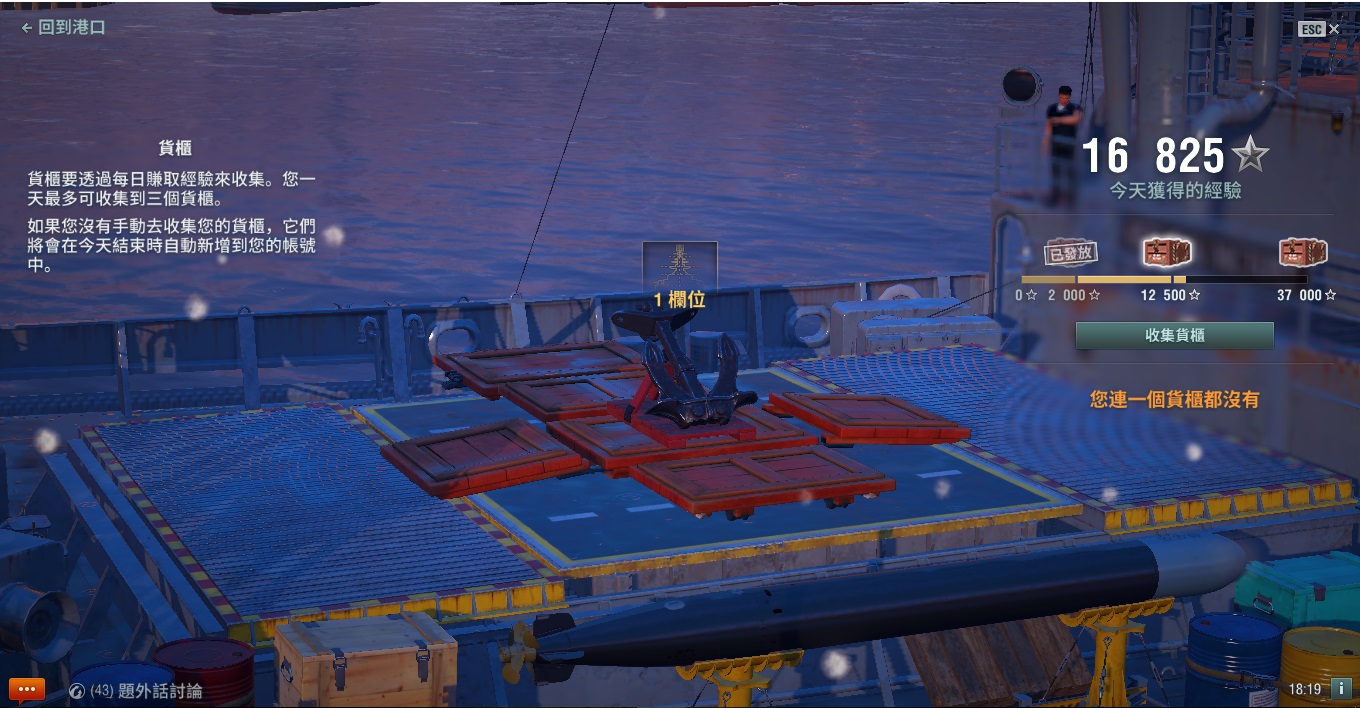Select the 1 欄位 container slot icon
This screenshot has width=1360, height=708.
coord(680,266)
